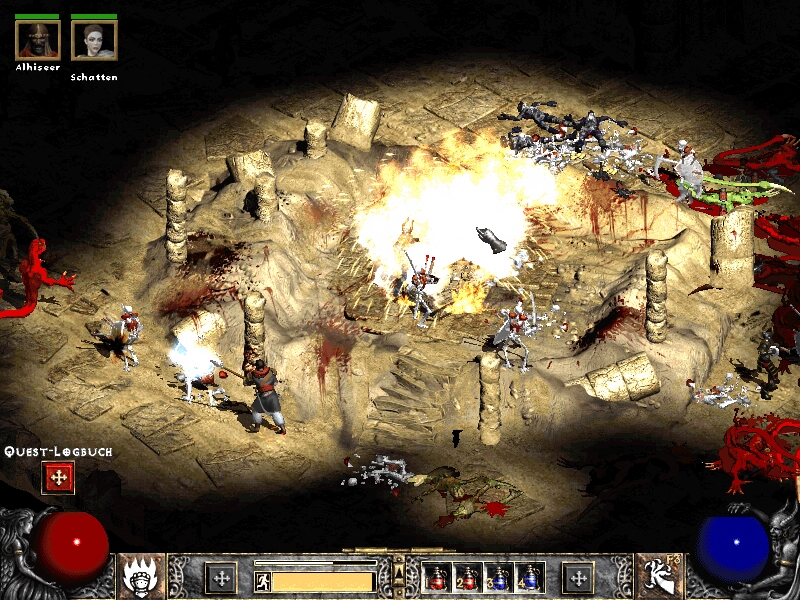Expand the mini menu arrow above the belt
800x600 pixels.
(398, 570)
